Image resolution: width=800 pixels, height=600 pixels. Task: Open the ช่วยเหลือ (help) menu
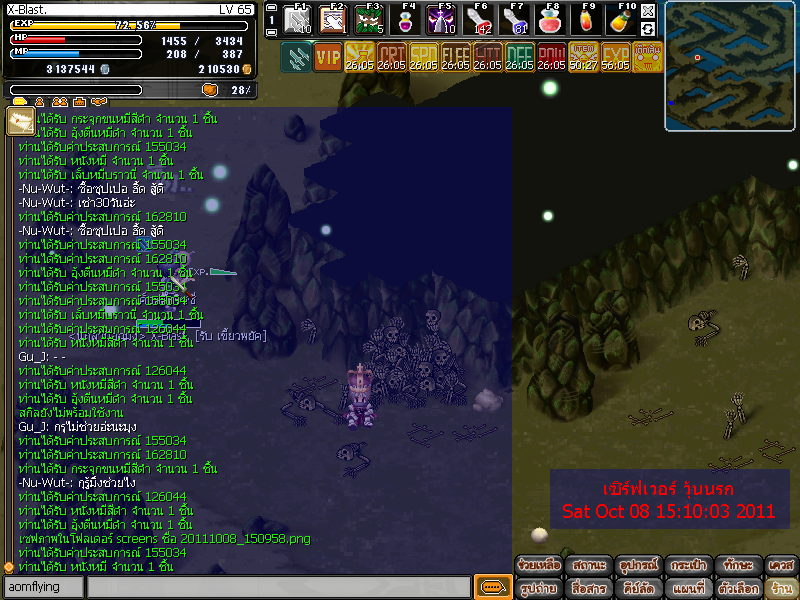click(539, 566)
